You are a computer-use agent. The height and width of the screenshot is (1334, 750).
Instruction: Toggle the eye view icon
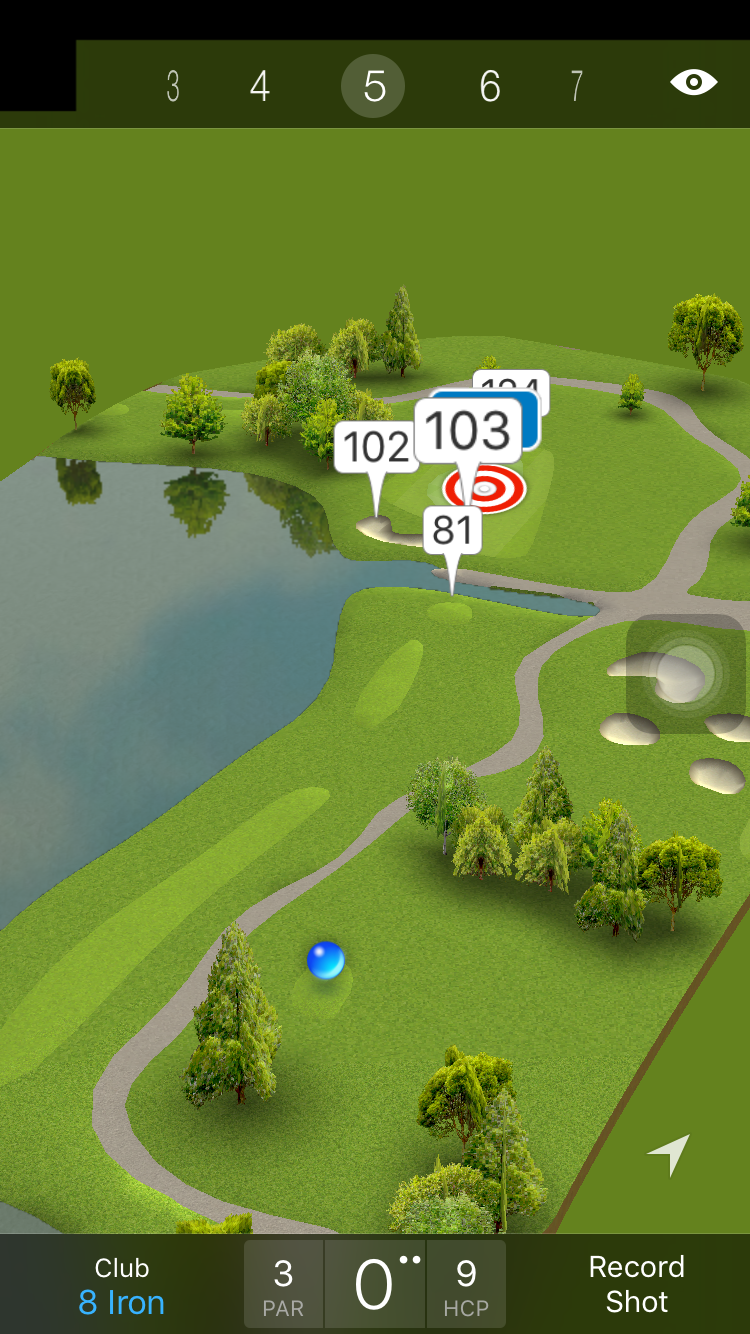click(693, 83)
